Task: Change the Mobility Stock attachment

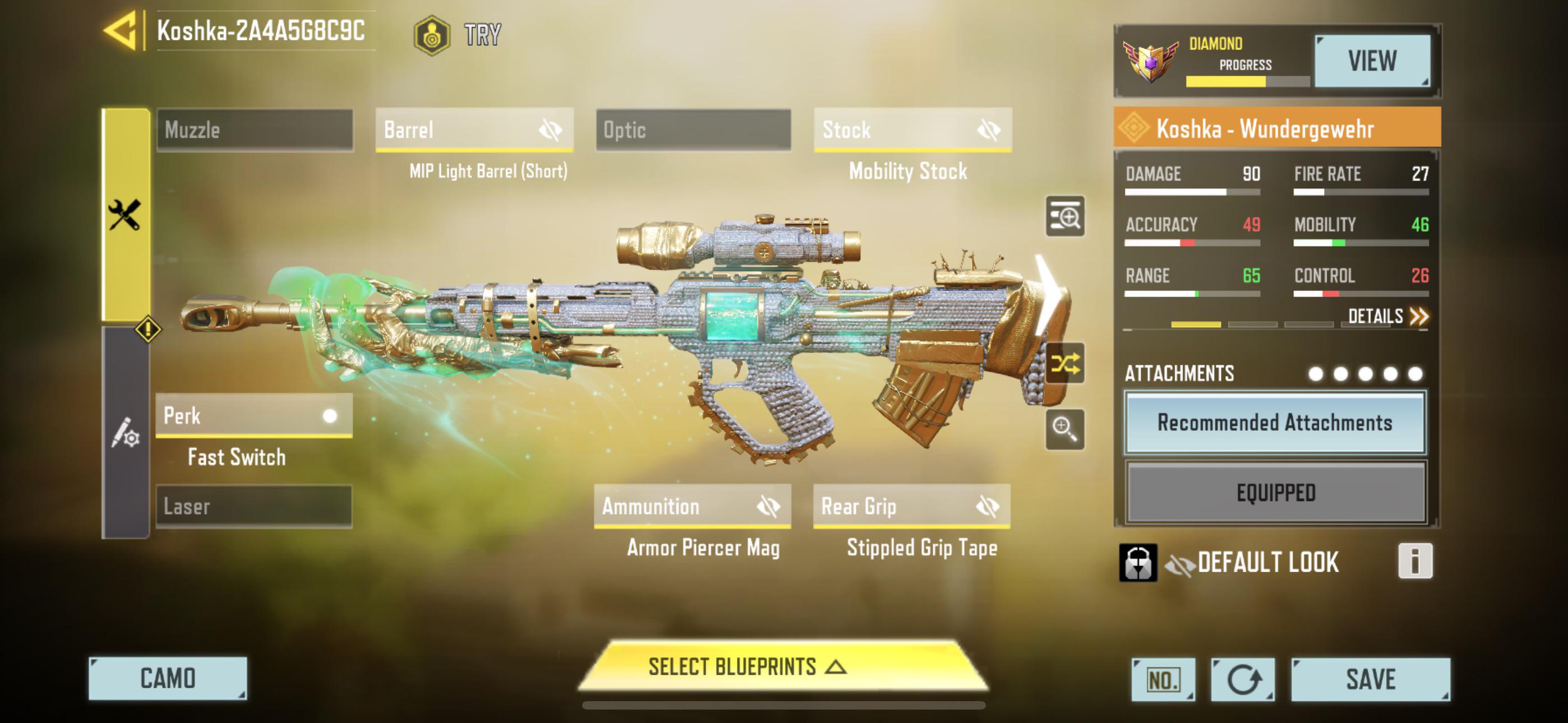Action: coord(912,130)
